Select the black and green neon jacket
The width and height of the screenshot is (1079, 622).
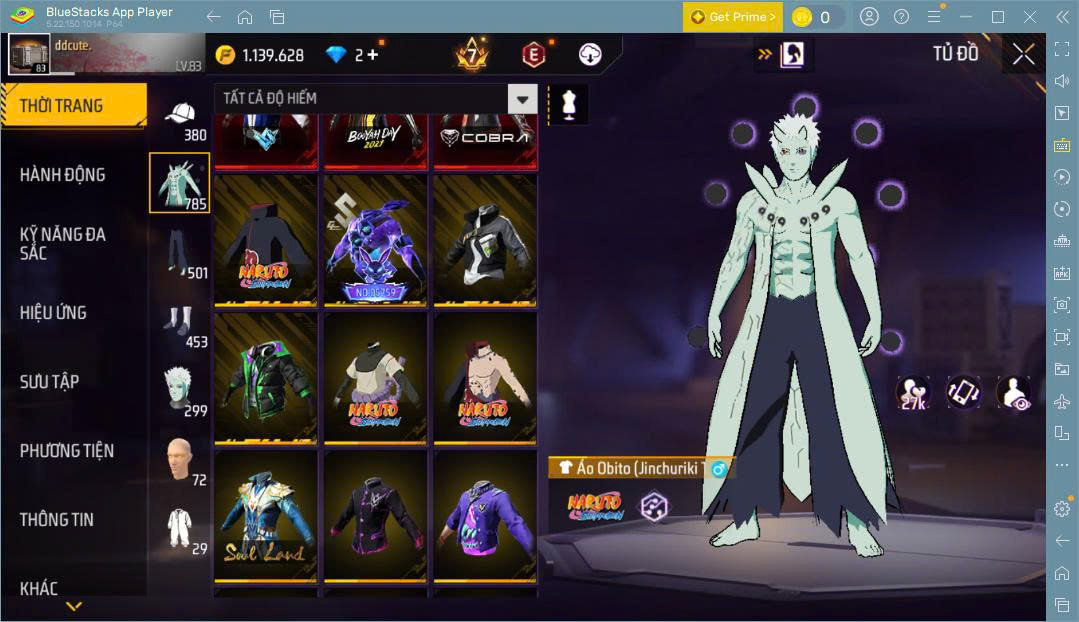pos(266,377)
